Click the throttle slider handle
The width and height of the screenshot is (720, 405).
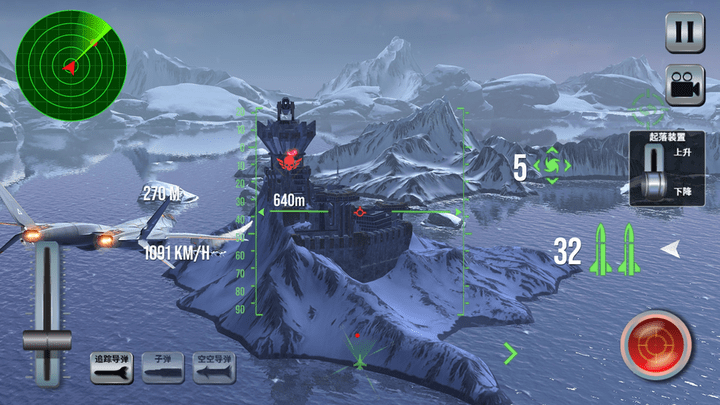pos(47,340)
